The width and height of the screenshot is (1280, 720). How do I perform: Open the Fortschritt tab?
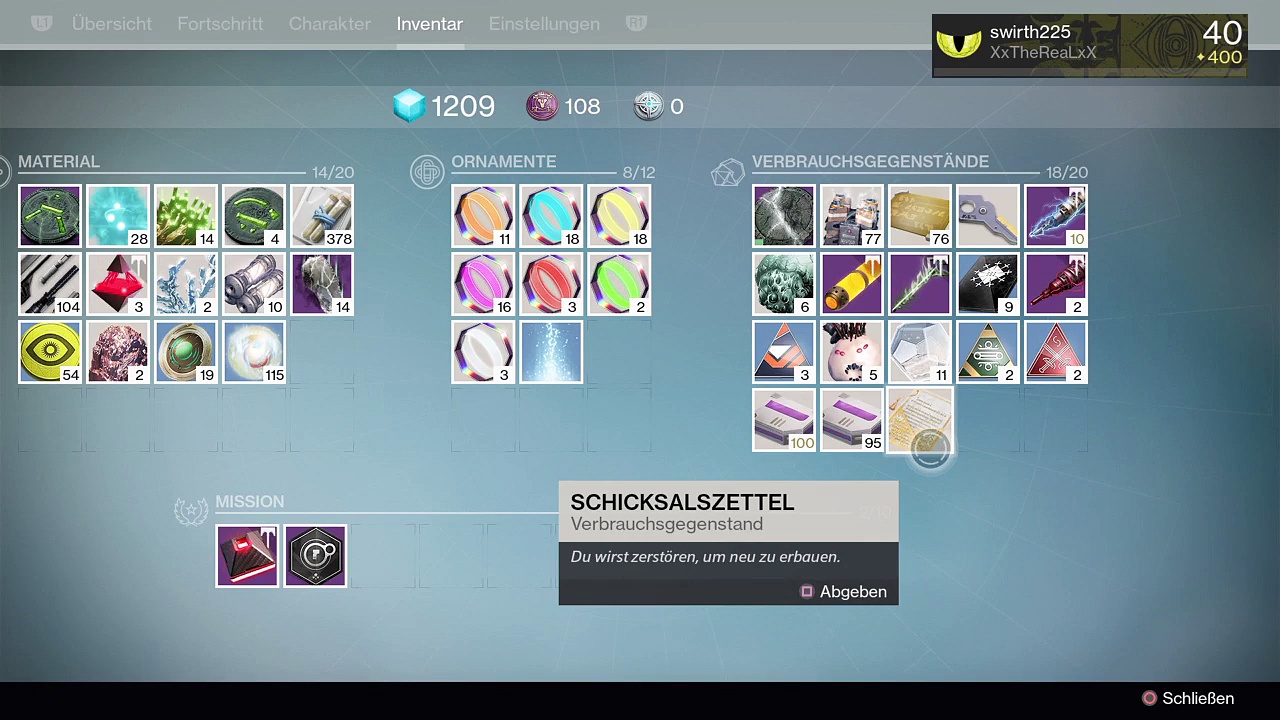pos(220,24)
